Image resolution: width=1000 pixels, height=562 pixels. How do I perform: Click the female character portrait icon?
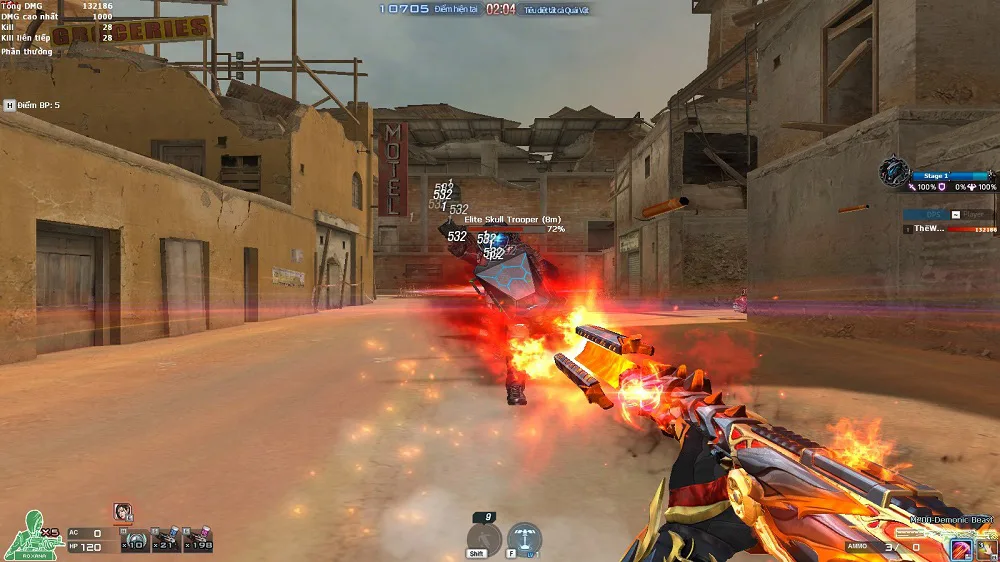123,512
